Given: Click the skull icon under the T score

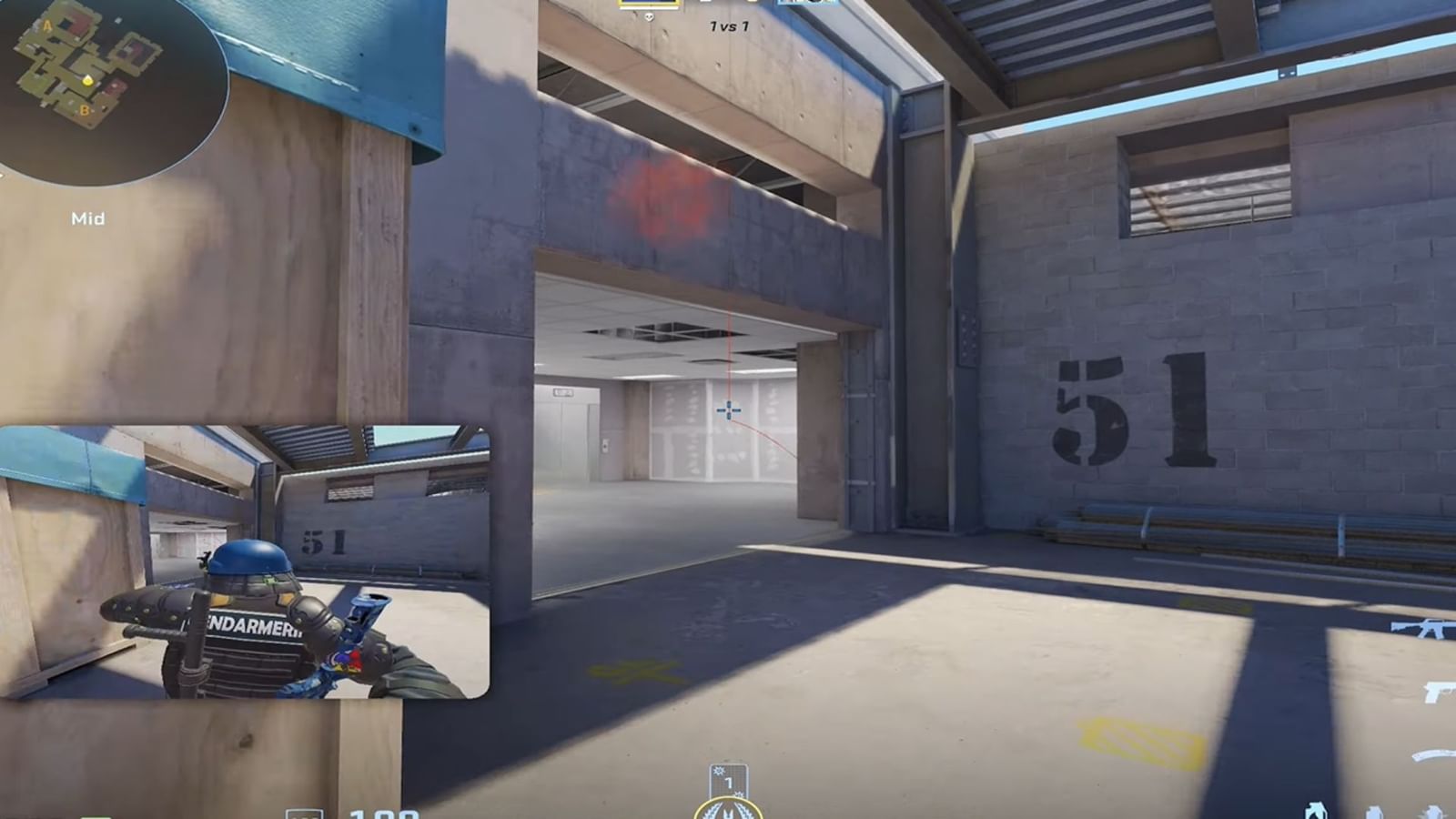Looking at the screenshot, I should tap(650, 15).
